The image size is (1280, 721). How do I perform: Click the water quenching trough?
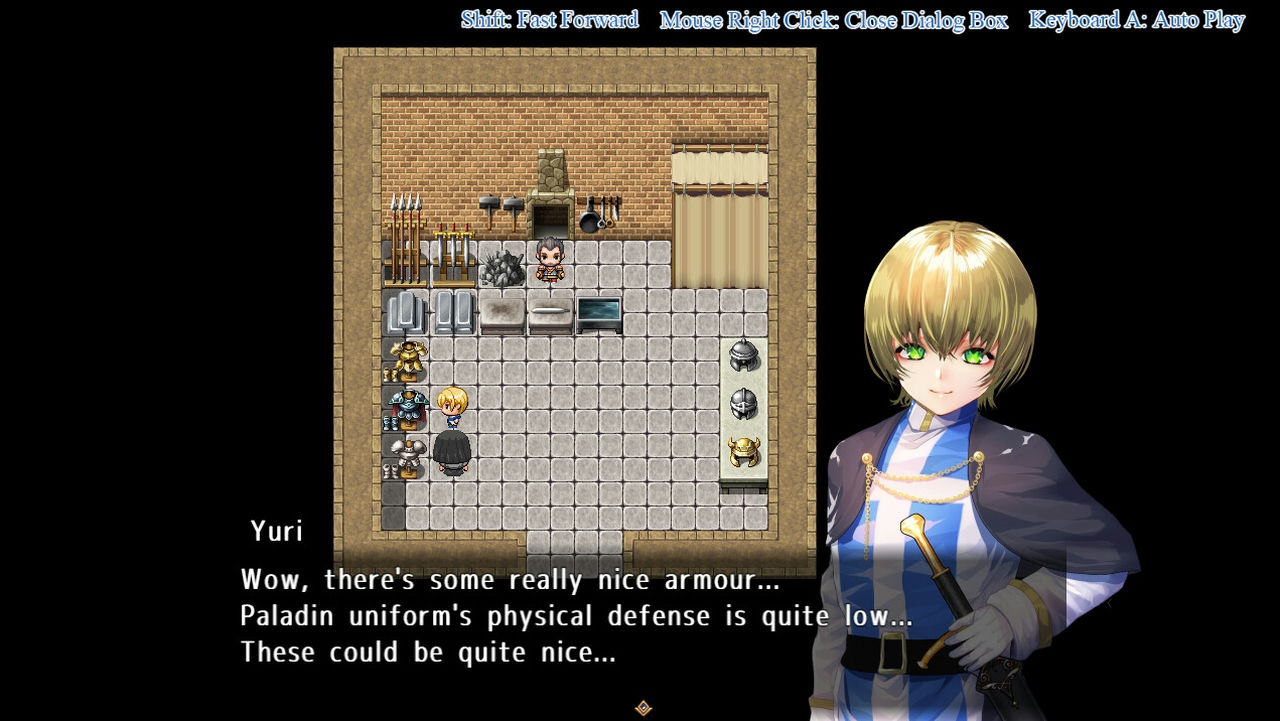tap(600, 312)
